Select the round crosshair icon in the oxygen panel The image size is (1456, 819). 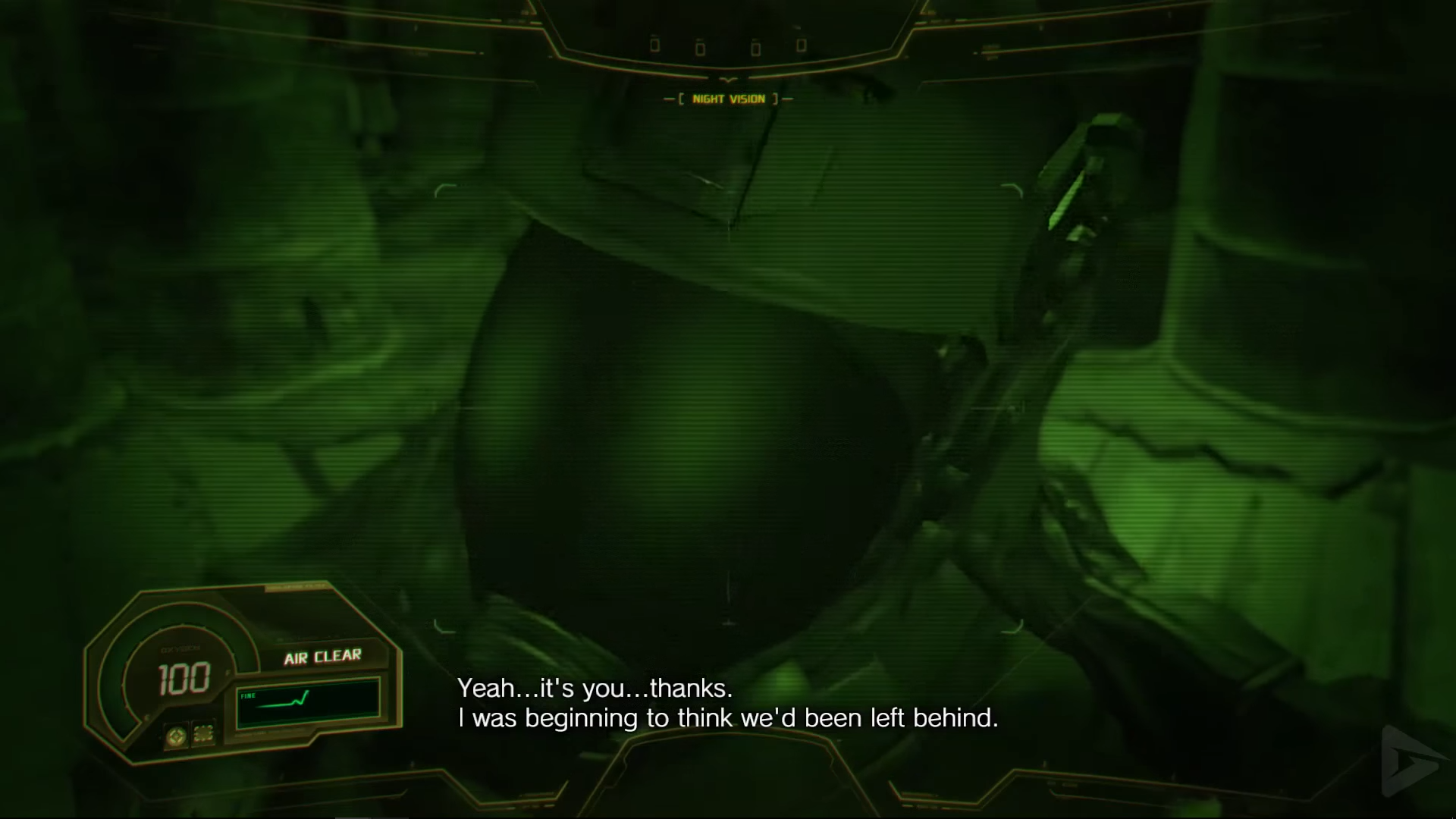[177, 736]
